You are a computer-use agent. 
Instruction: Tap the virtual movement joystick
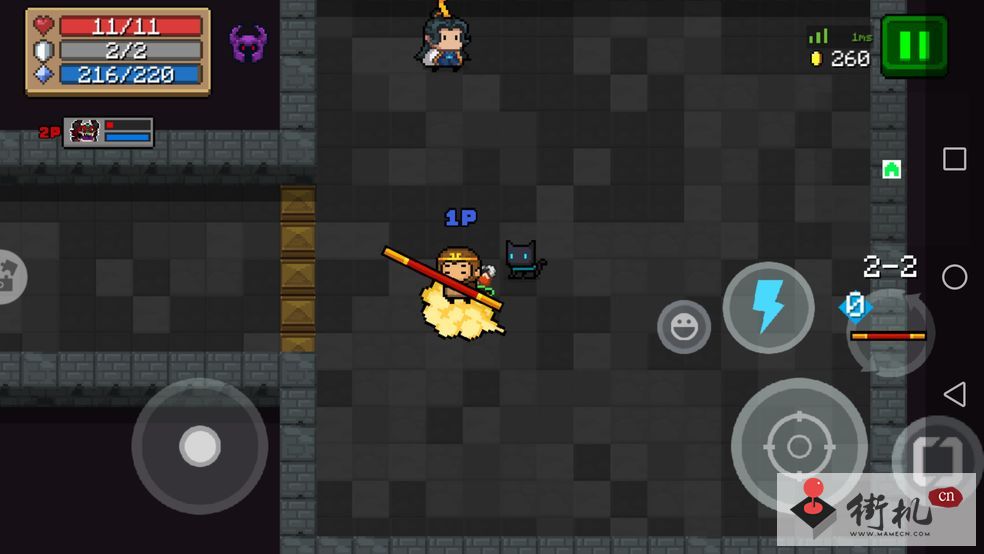pos(200,446)
